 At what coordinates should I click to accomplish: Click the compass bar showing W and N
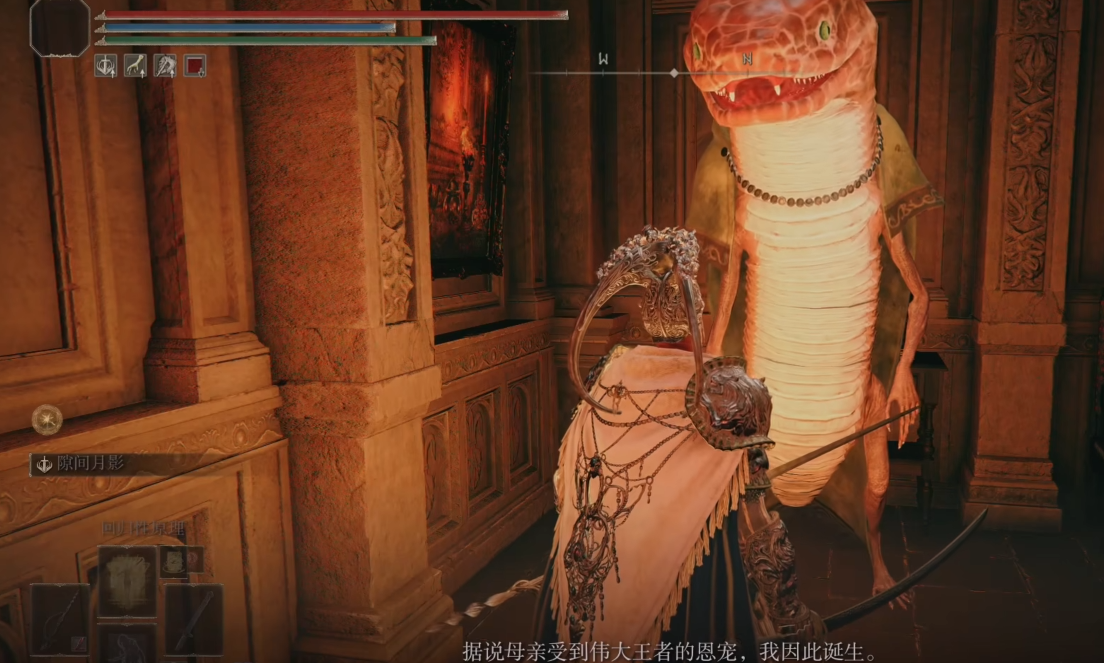(673, 72)
